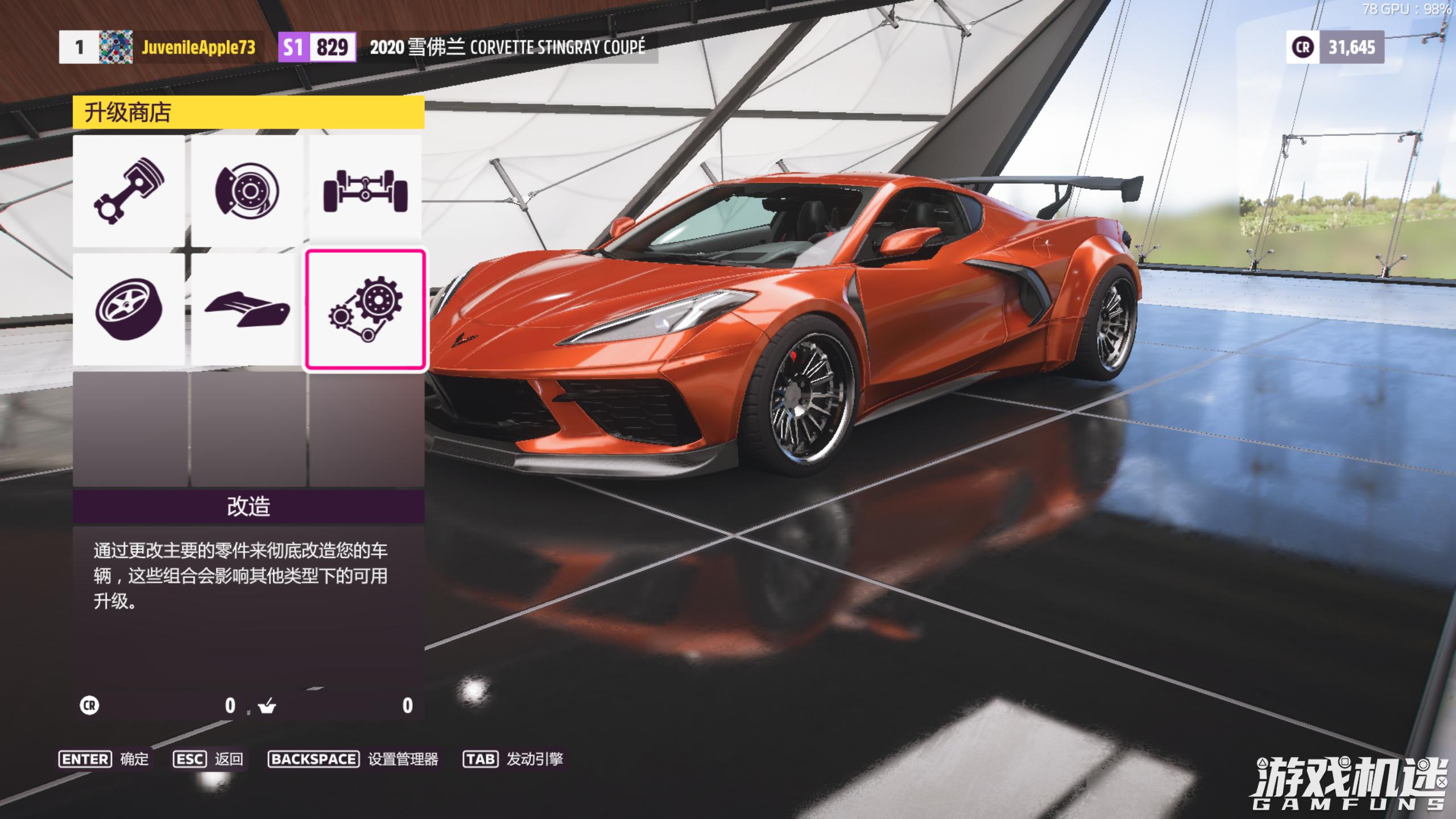Open the drivetrain chassis upgrade tile
This screenshot has width=1456, height=819.
coord(365,191)
